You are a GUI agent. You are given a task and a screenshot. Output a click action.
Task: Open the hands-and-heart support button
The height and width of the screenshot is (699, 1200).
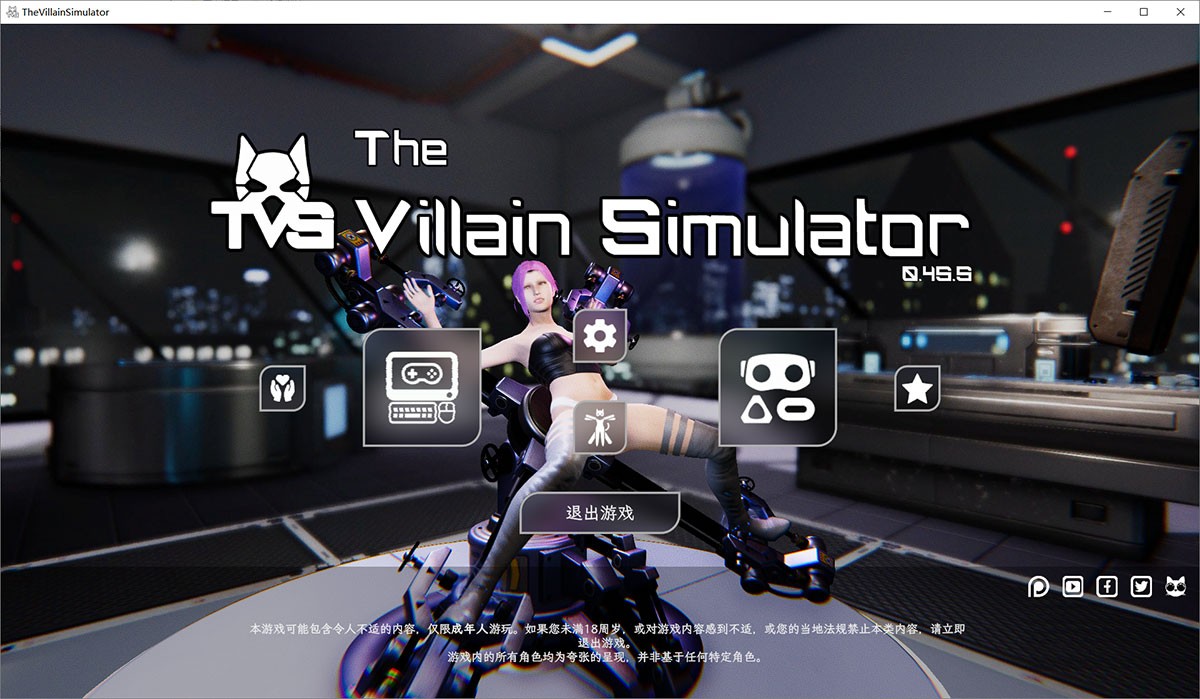tap(282, 388)
